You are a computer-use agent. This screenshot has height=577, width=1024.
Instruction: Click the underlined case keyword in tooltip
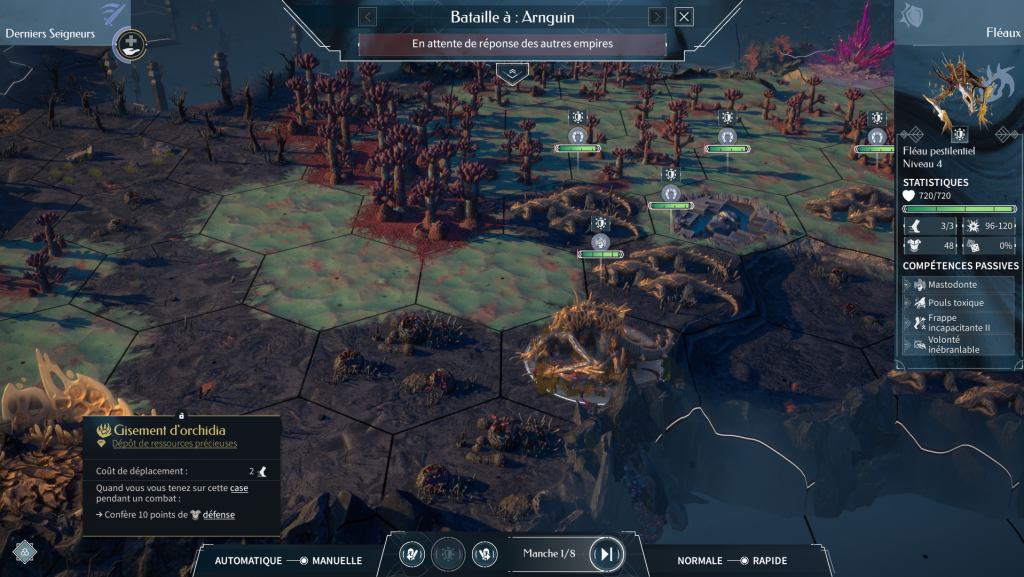239,487
